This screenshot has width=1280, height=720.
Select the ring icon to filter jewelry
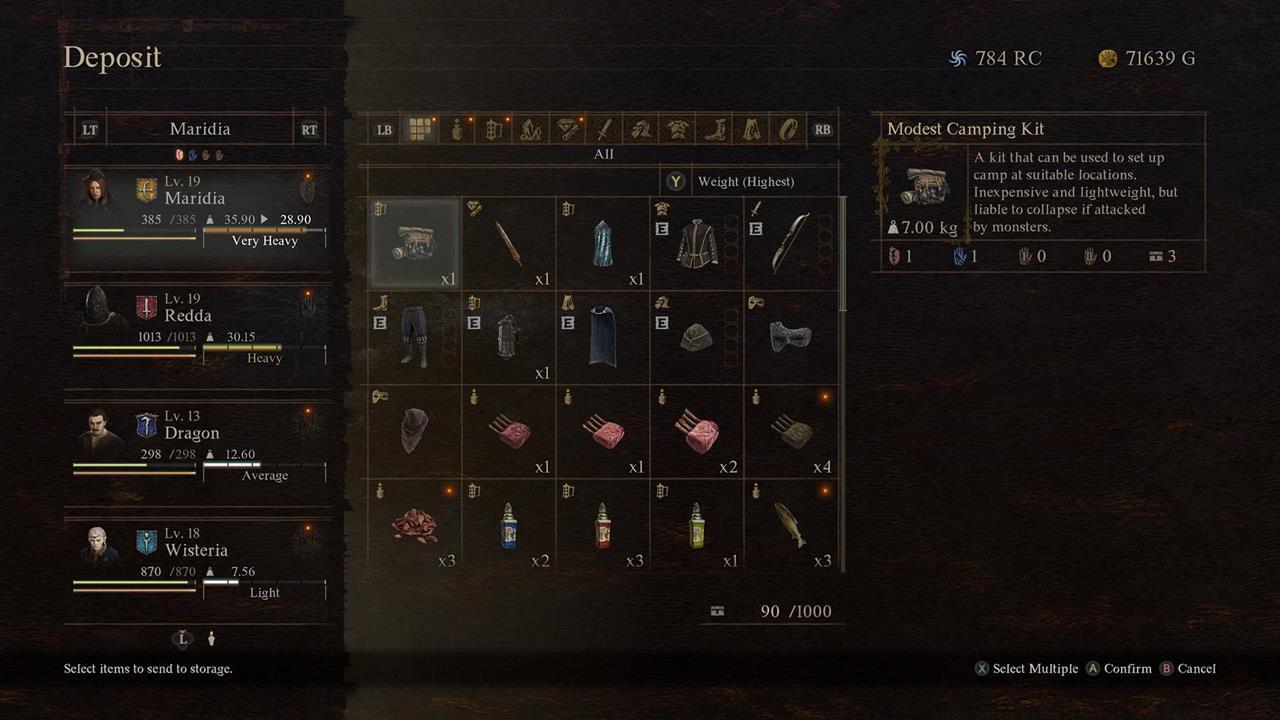pos(787,129)
